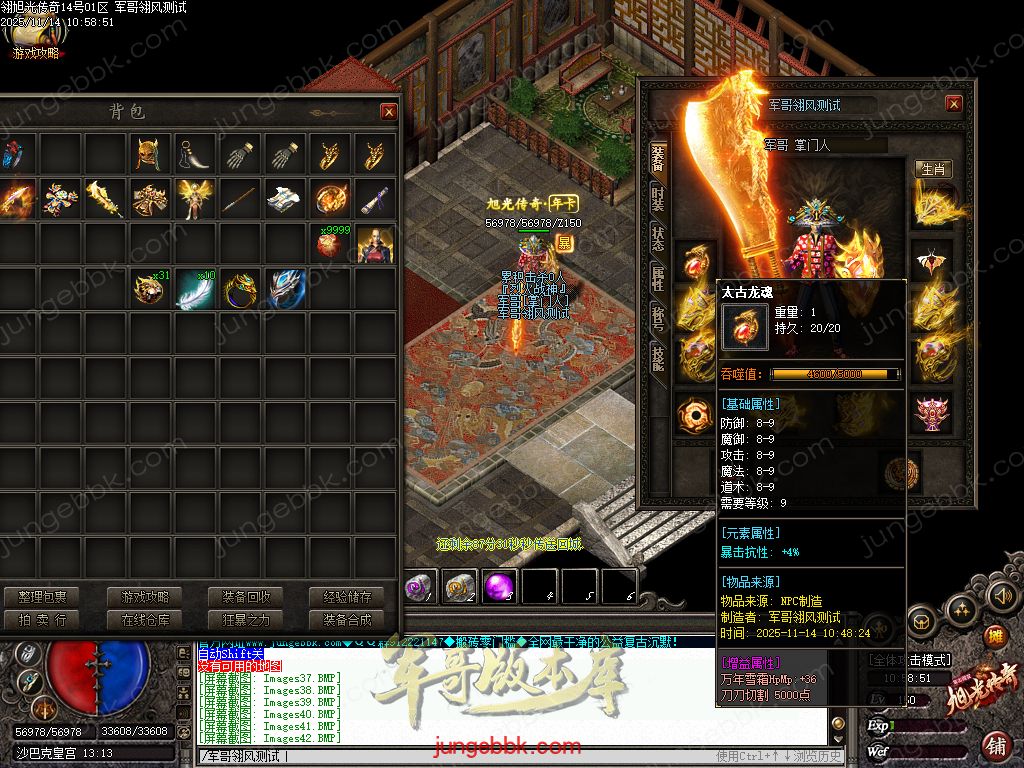Use the purple orb hotbar item

pos(499,587)
